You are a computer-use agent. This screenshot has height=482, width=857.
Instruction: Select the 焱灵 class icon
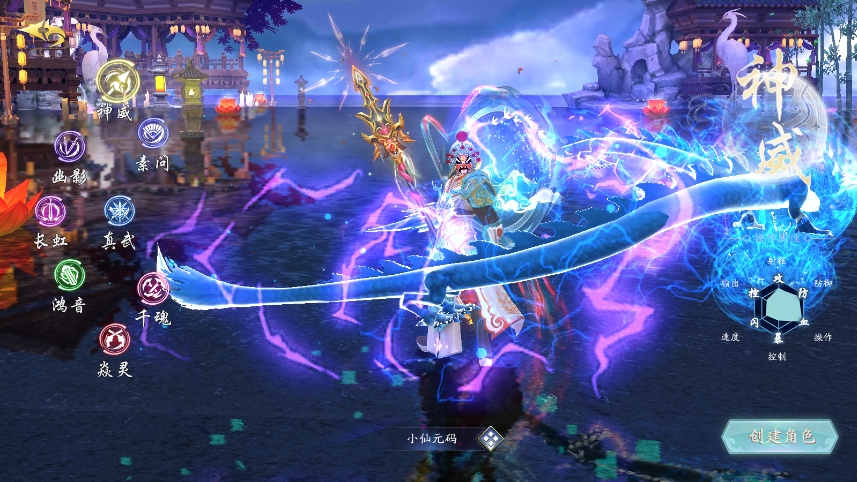point(114,340)
